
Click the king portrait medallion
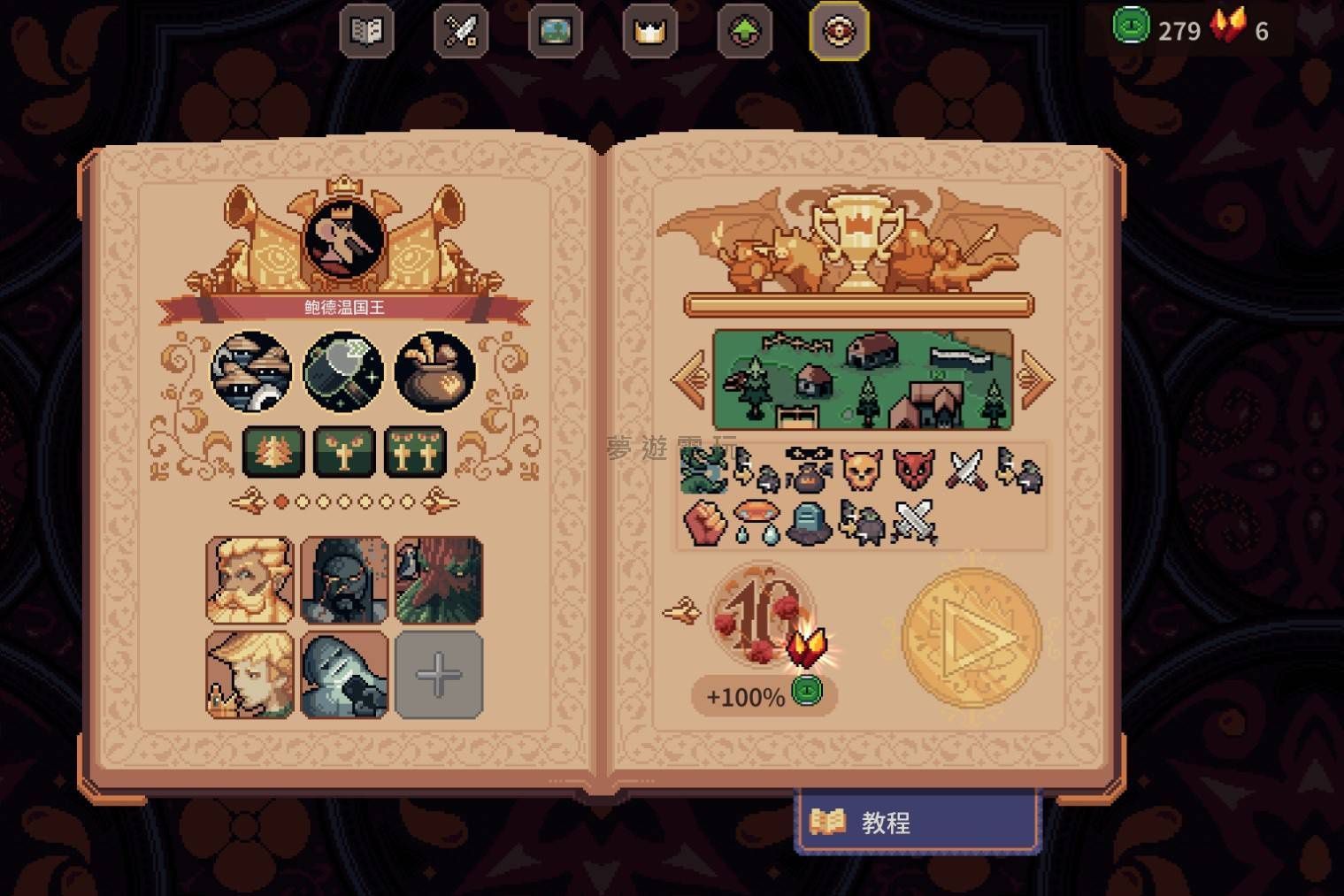coord(344,239)
